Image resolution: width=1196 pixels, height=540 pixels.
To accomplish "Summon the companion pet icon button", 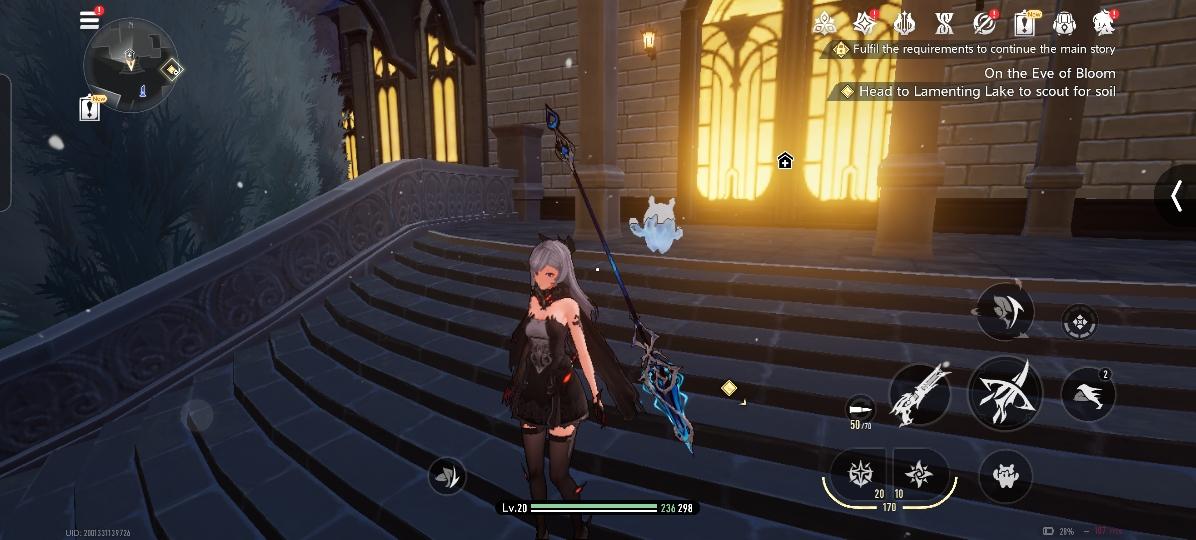I will pos(1004,475).
